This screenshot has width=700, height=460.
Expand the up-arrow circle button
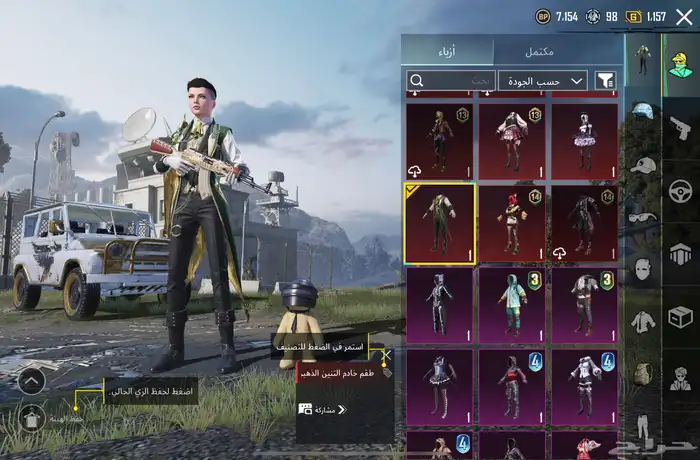(31, 379)
